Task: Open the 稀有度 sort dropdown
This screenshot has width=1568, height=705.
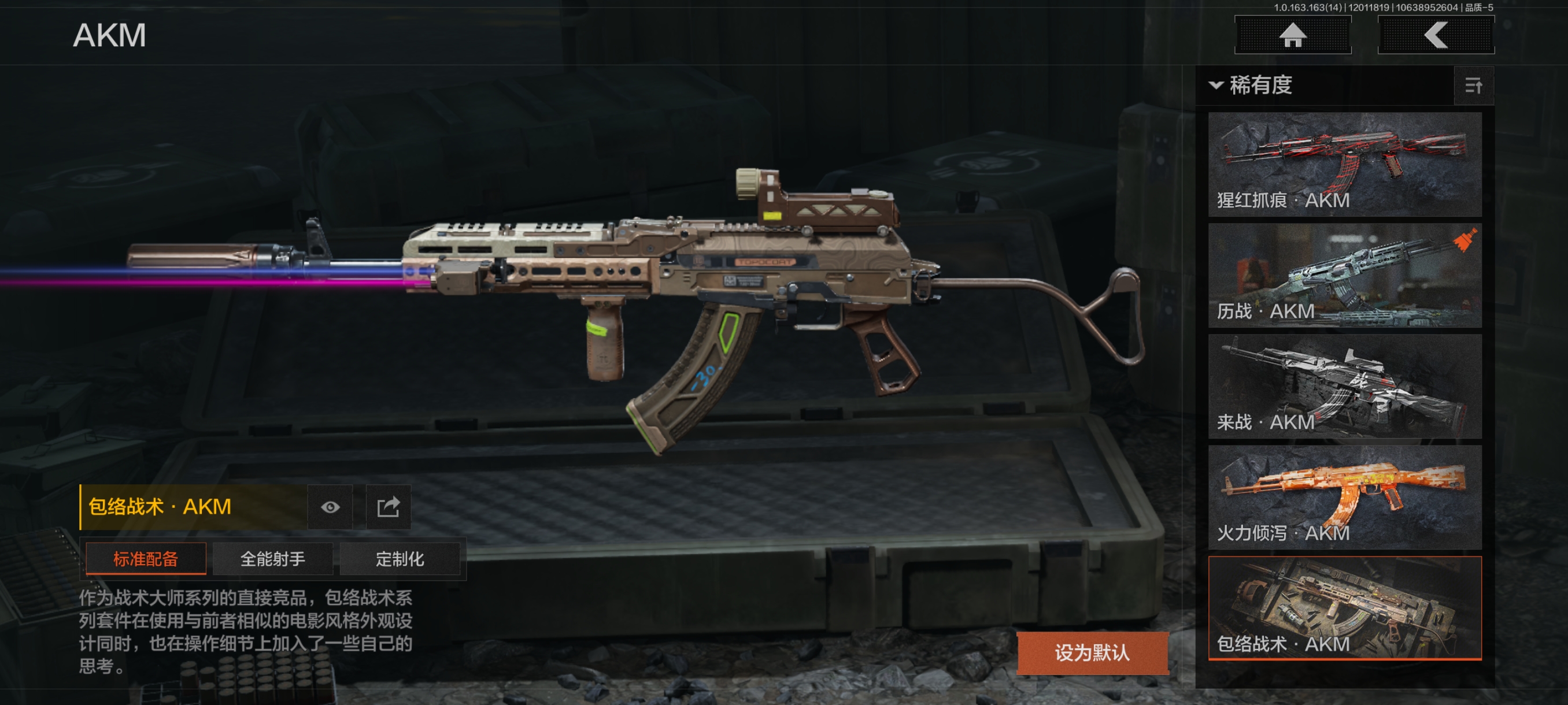Action: [x=1252, y=85]
